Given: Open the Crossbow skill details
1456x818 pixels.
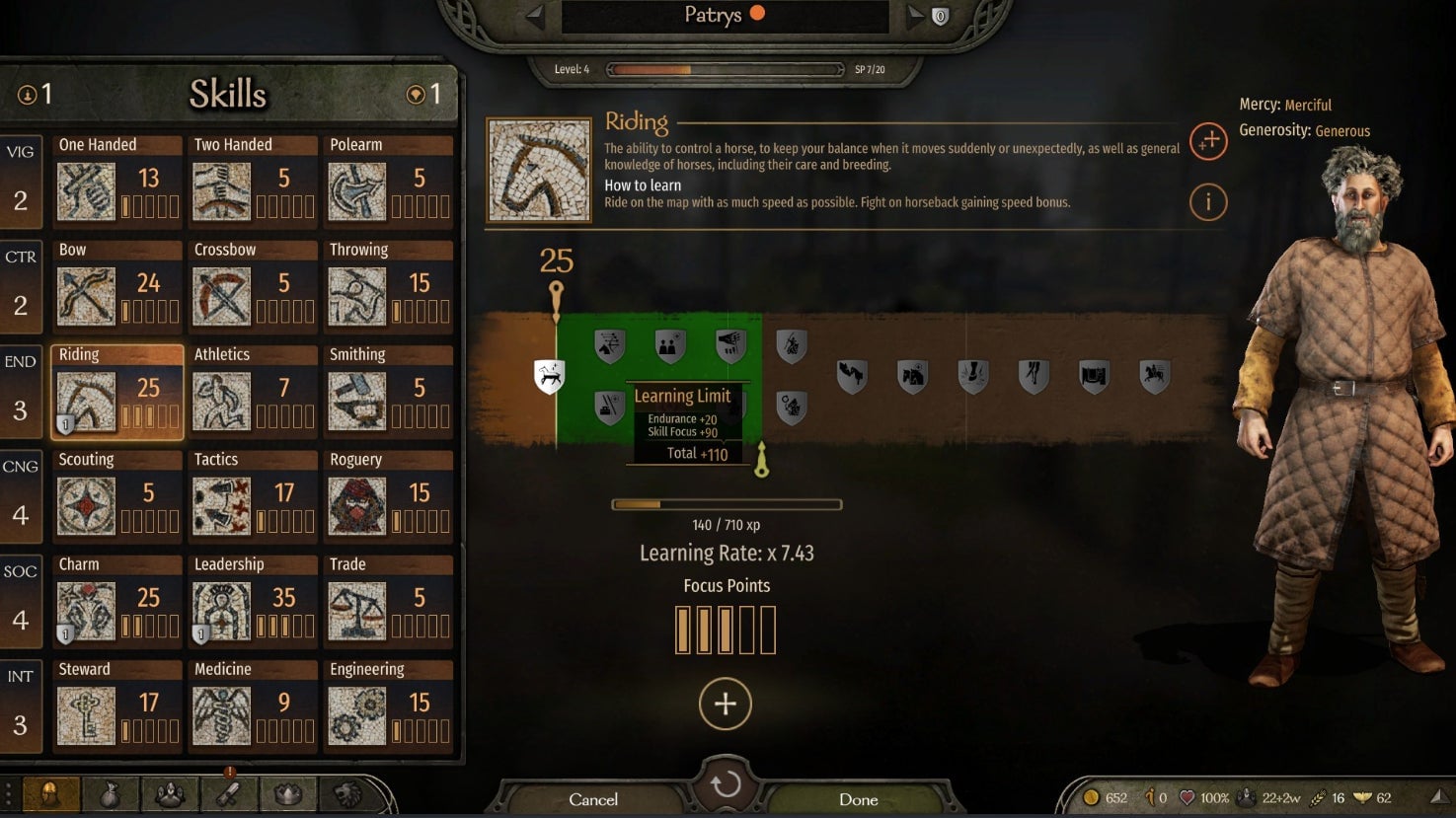Looking at the screenshot, I should tap(254, 284).
